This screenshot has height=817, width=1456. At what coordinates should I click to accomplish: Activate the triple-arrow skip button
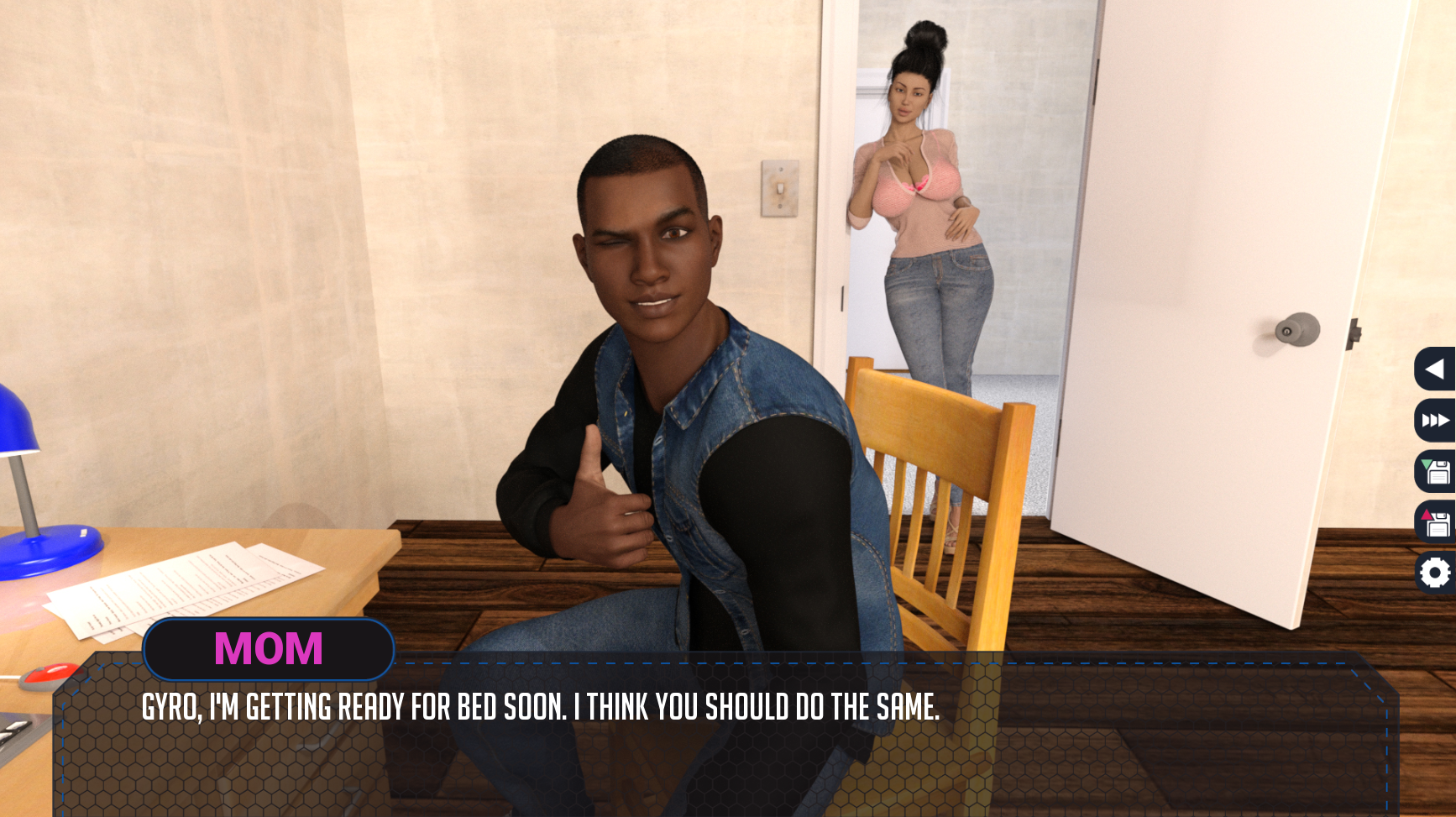[x=1435, y=420]
